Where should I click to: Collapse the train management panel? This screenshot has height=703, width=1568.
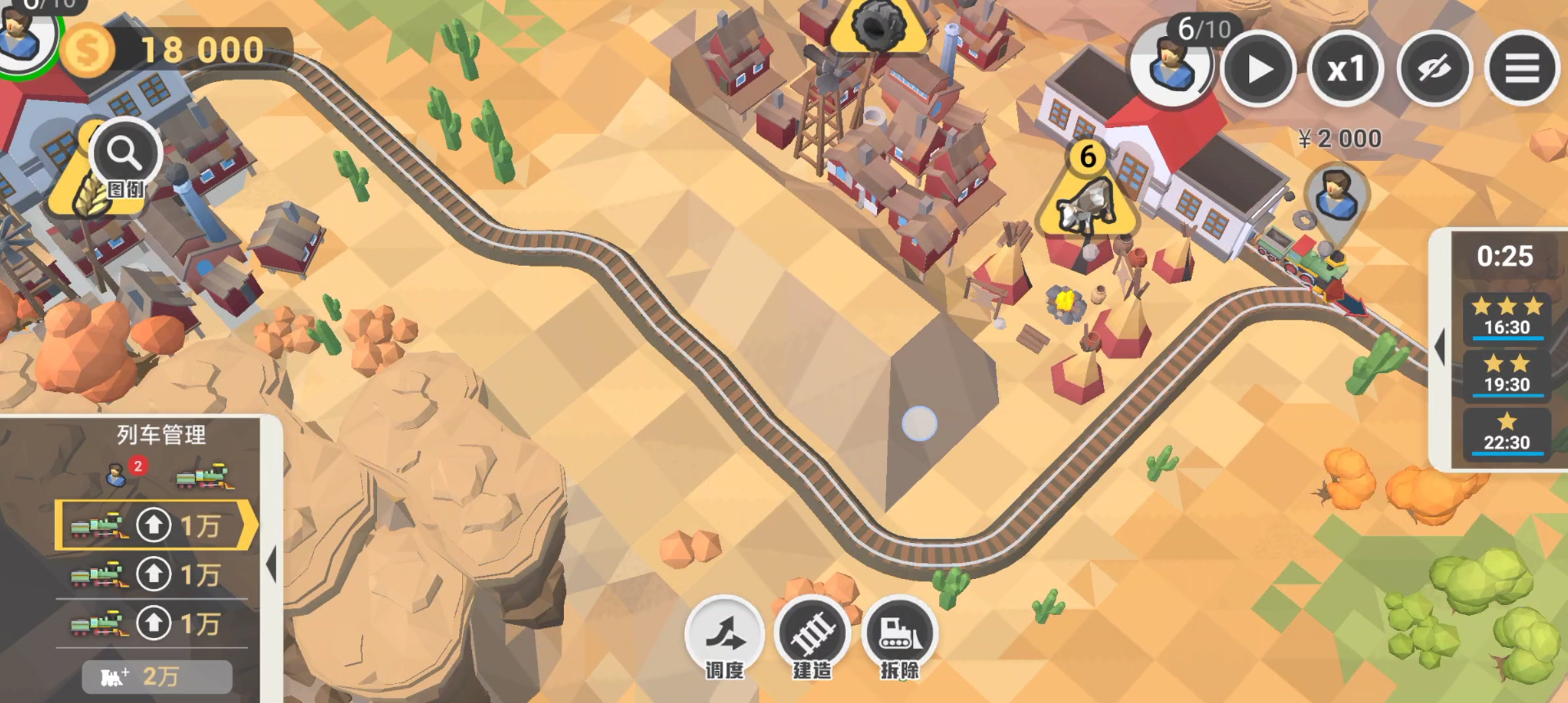[271, 565]
